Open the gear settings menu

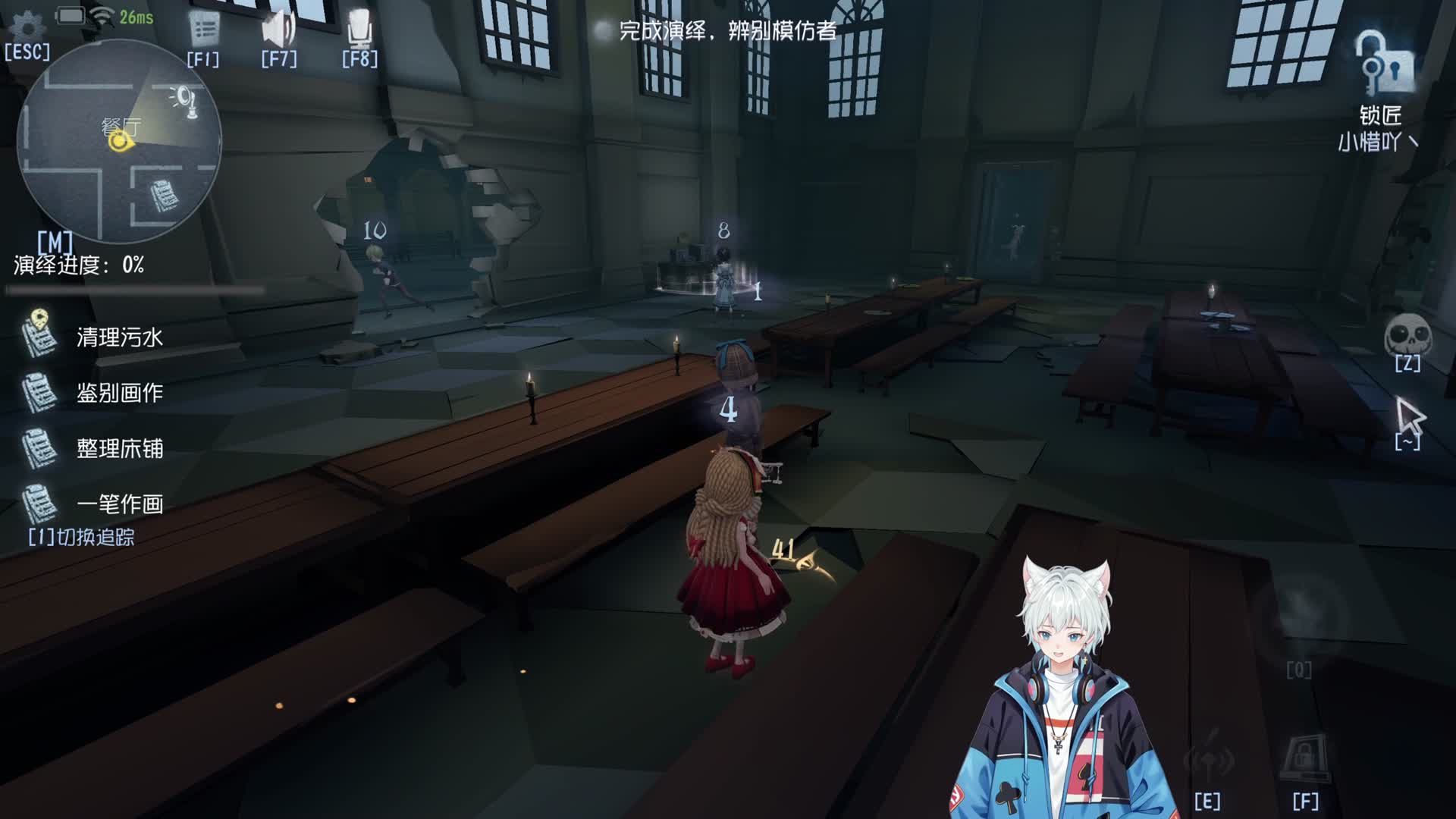pos(28,28)
